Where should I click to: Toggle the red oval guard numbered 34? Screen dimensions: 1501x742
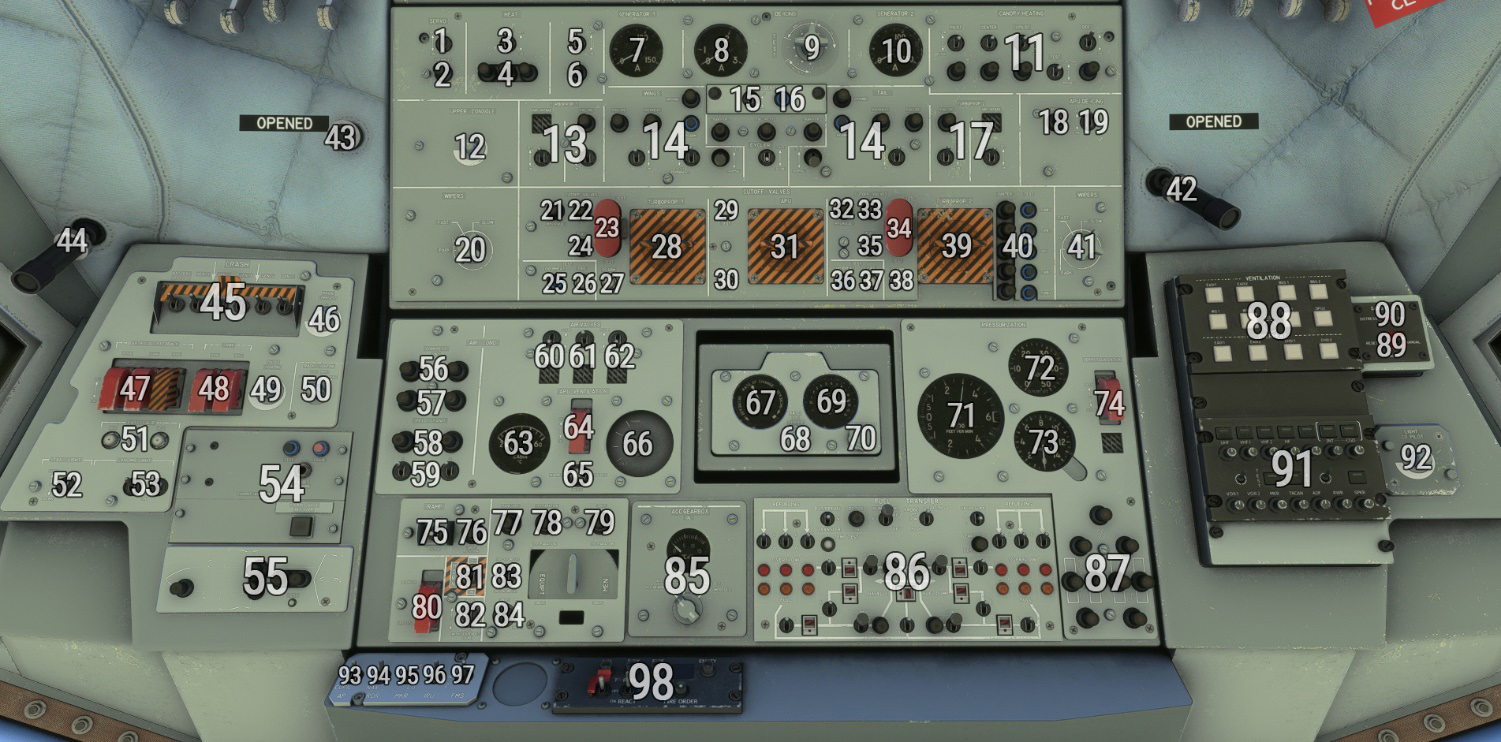(x=899, y=227)
